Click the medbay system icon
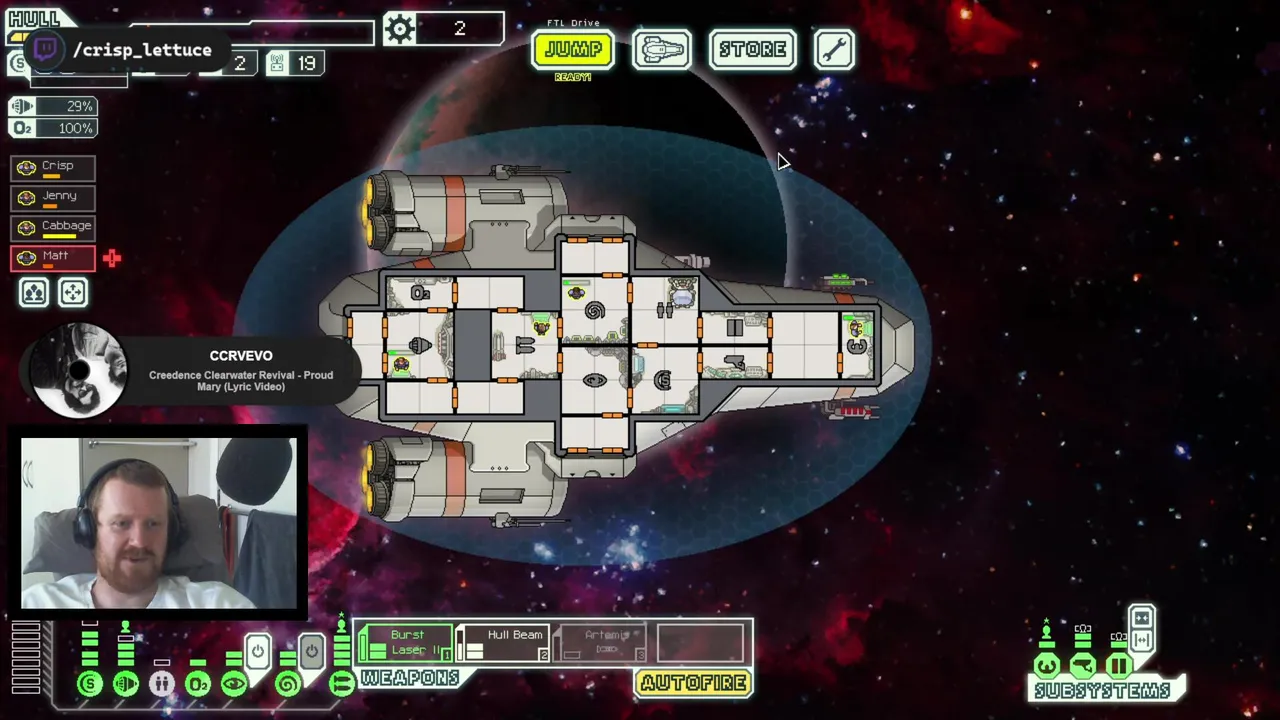Viewport: 1280px width, 720px height. click(x=162, y=685)
